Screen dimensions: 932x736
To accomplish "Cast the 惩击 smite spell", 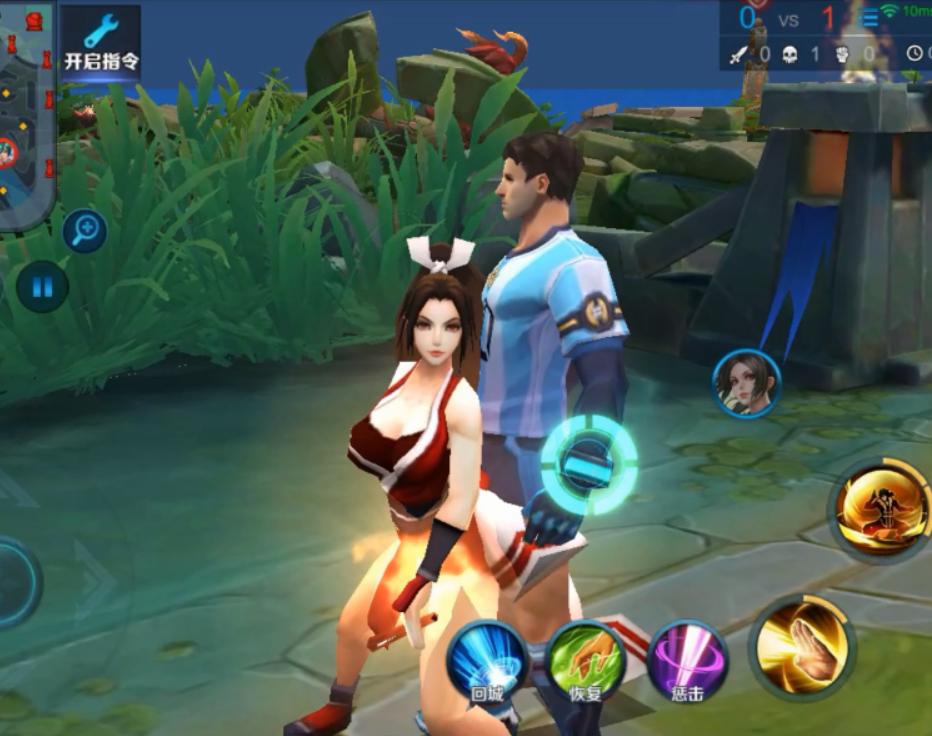I will coord(687,661).
